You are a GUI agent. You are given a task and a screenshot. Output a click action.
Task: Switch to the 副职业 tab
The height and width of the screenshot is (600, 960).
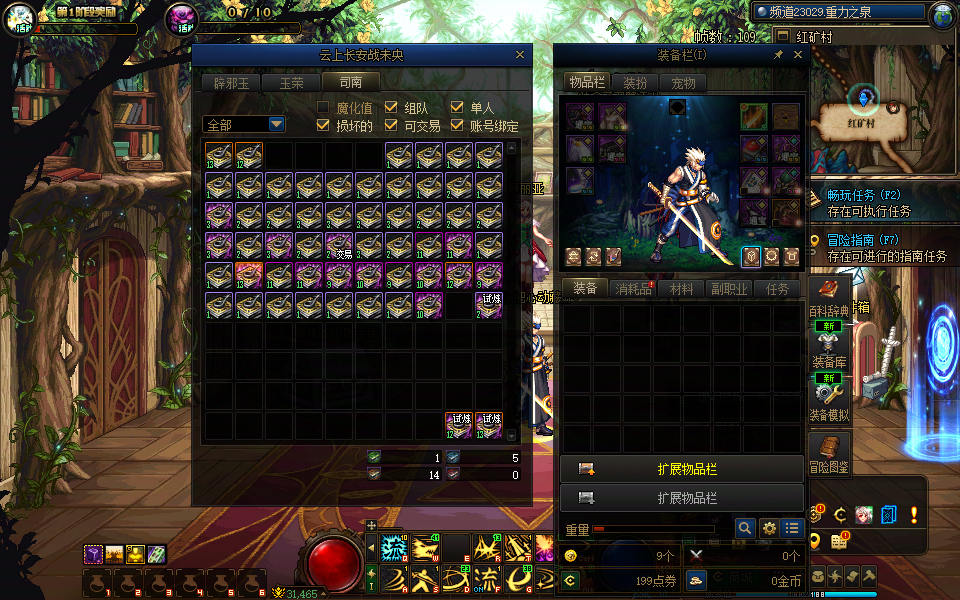(x=729, y=289)
